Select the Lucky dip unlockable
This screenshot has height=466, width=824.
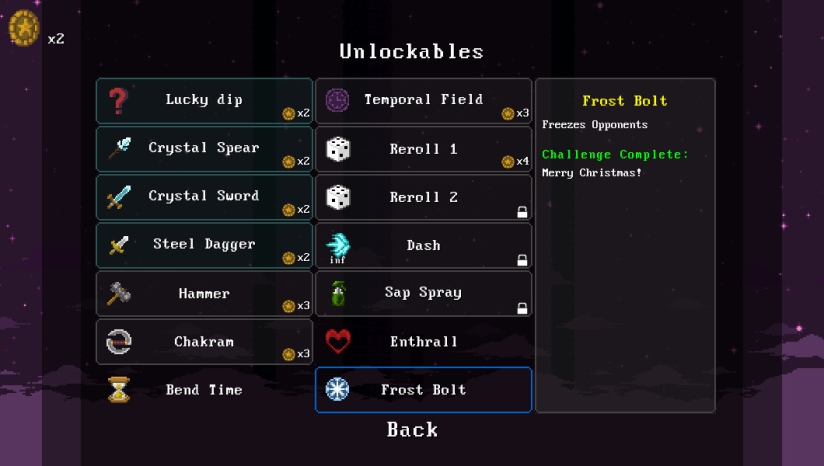[204, 100]
